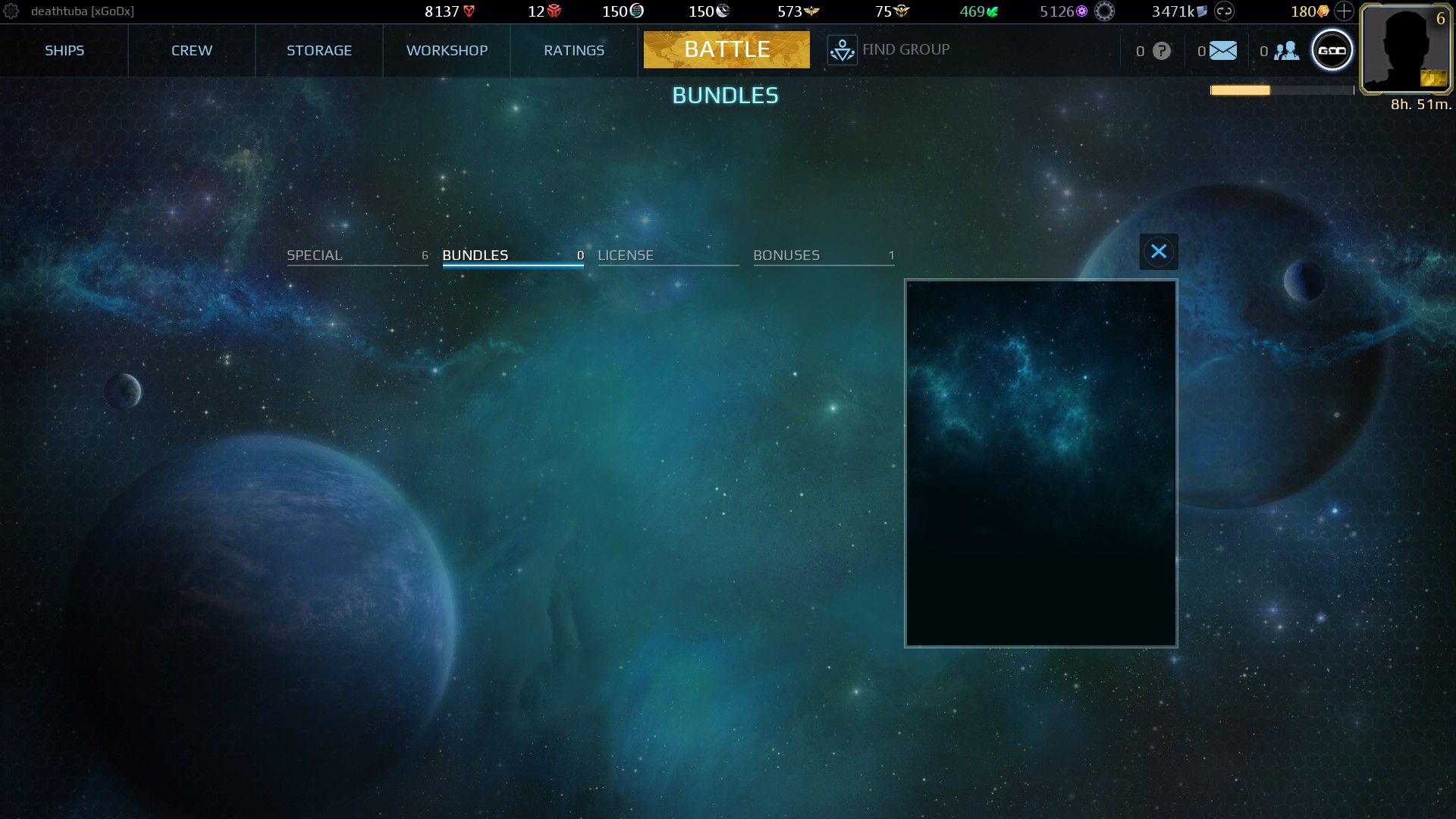The height and width of the screenshot is (819, 1456).
Task: Start a match with the Battle button
Action: pyautogui.click(x=726, y=50)
